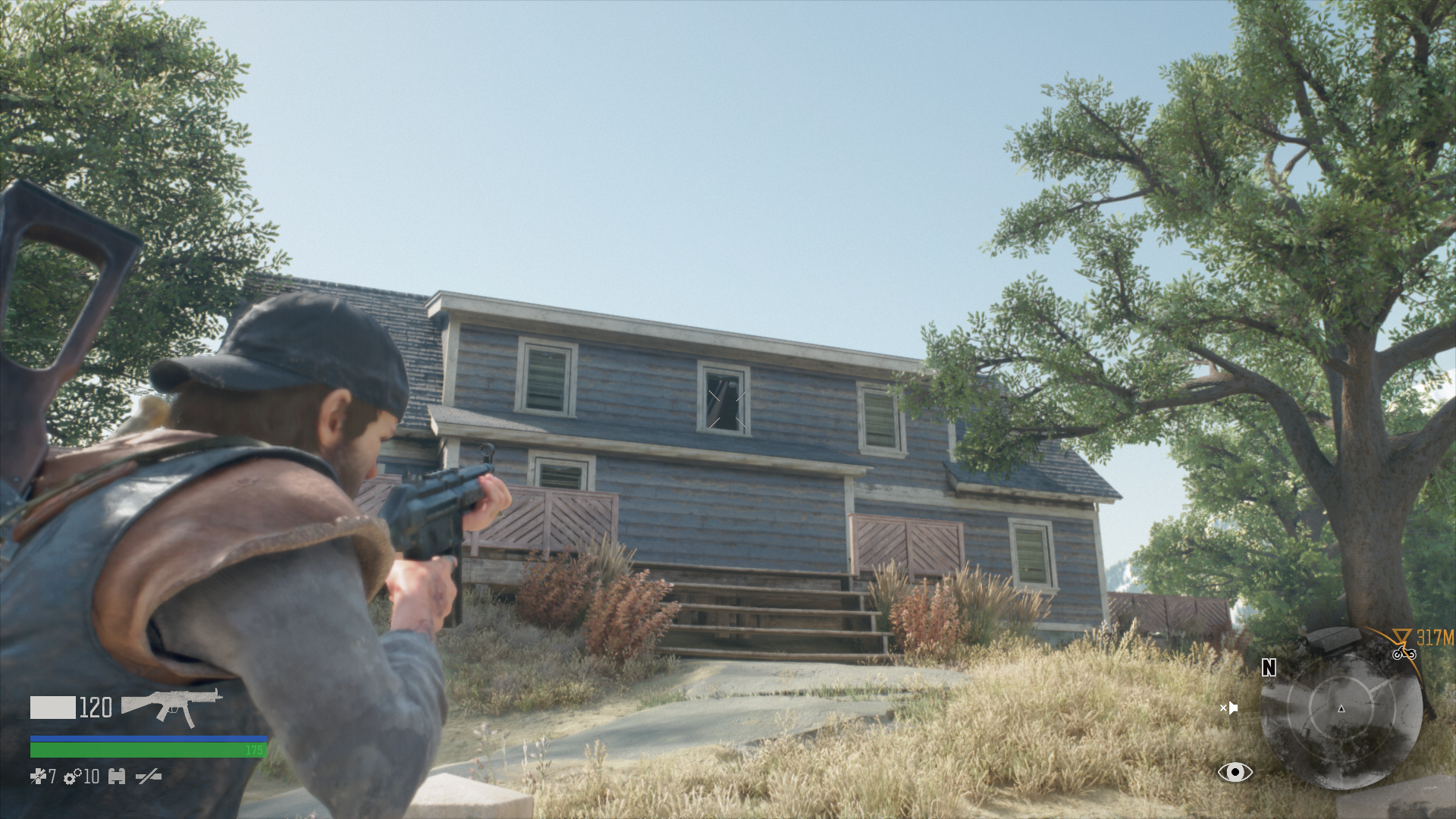This screenshot has height=819, width=1456.
Task: Click the ammo magazine icon beside 120
Action: [x=52, y=707]
